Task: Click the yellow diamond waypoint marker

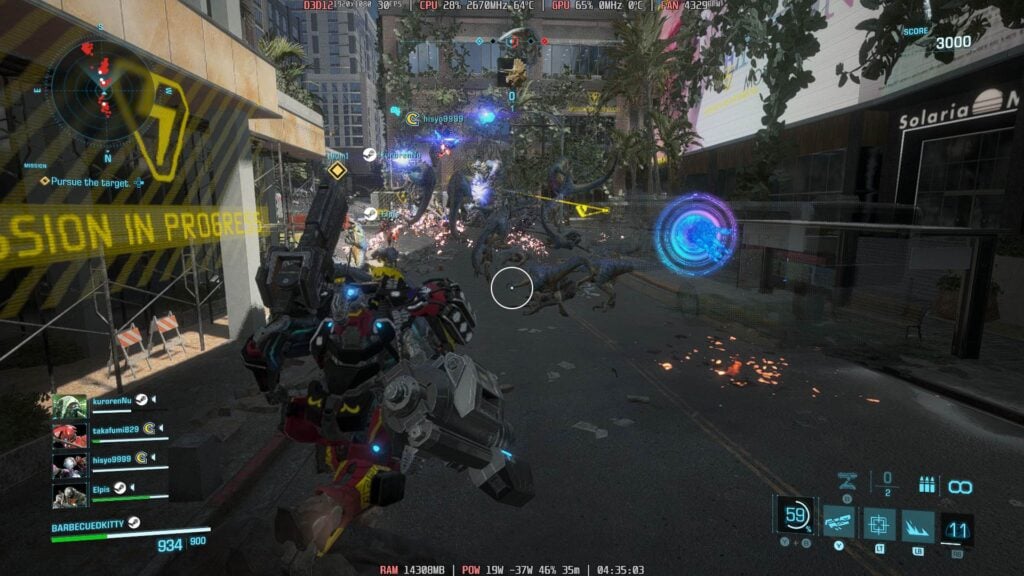Action: click(337, 171)
